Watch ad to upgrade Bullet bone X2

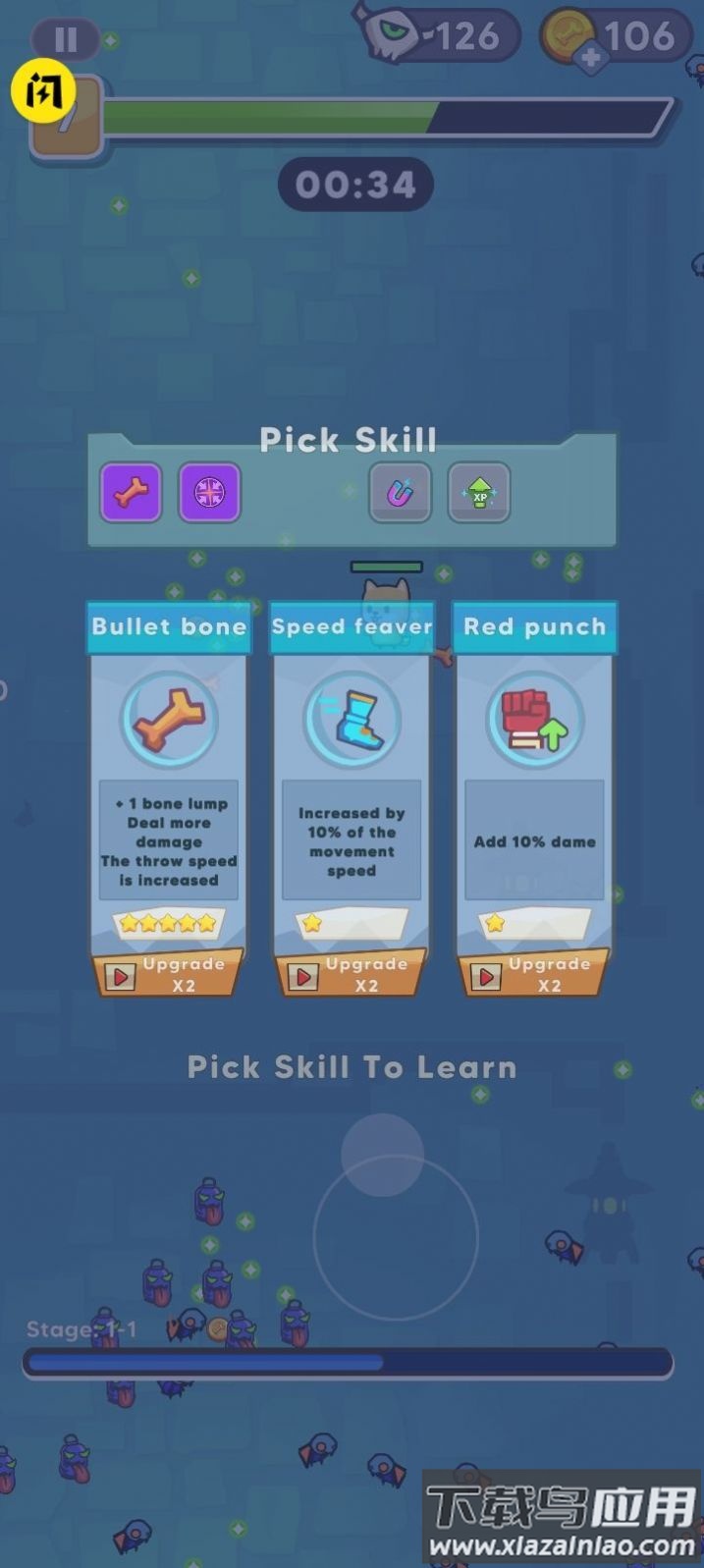coord(167,975)
